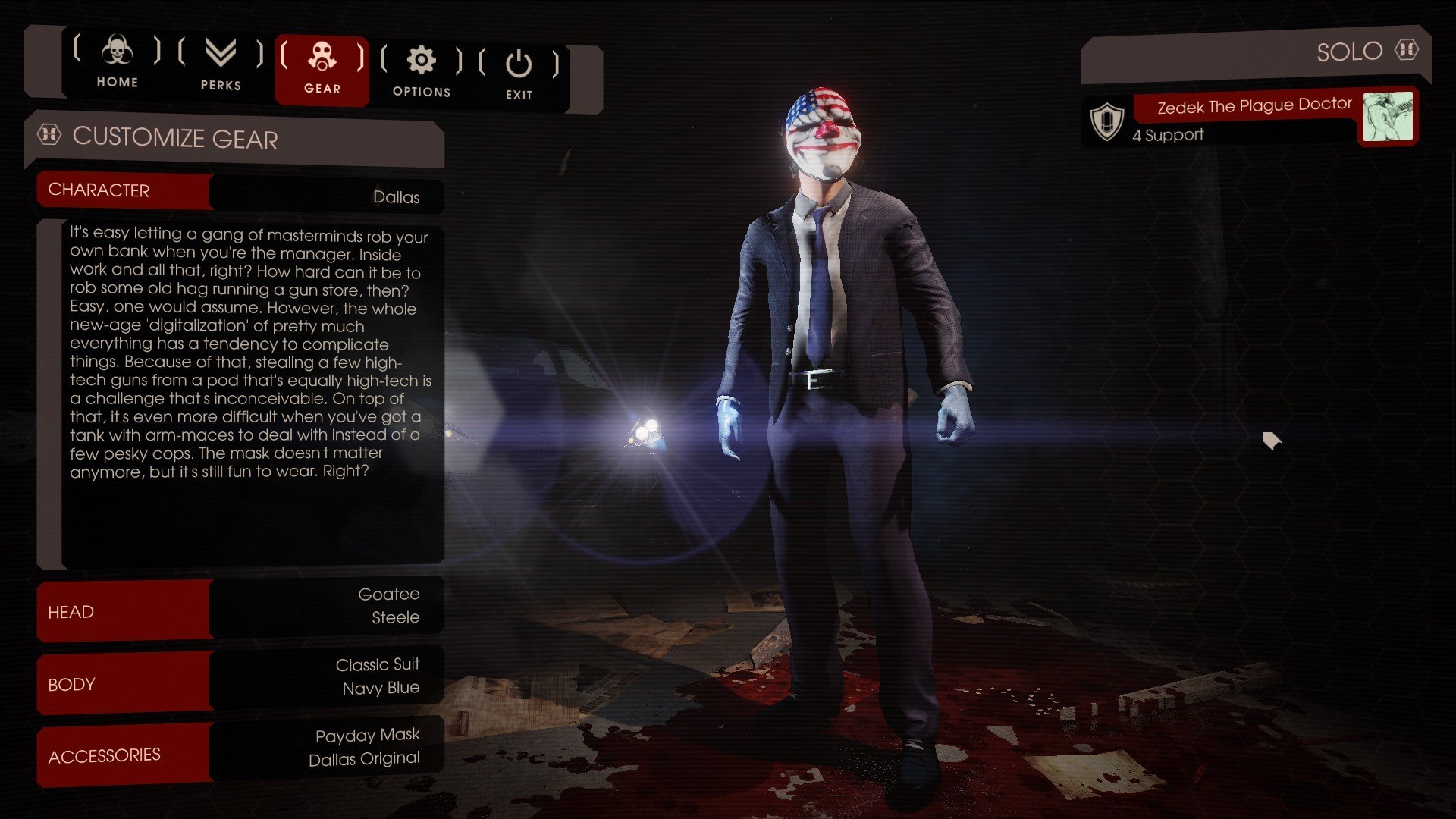This screenshot has width=1456, height=819.
Task: Change the Character selection from Dallas
Action: click(240, 193)
